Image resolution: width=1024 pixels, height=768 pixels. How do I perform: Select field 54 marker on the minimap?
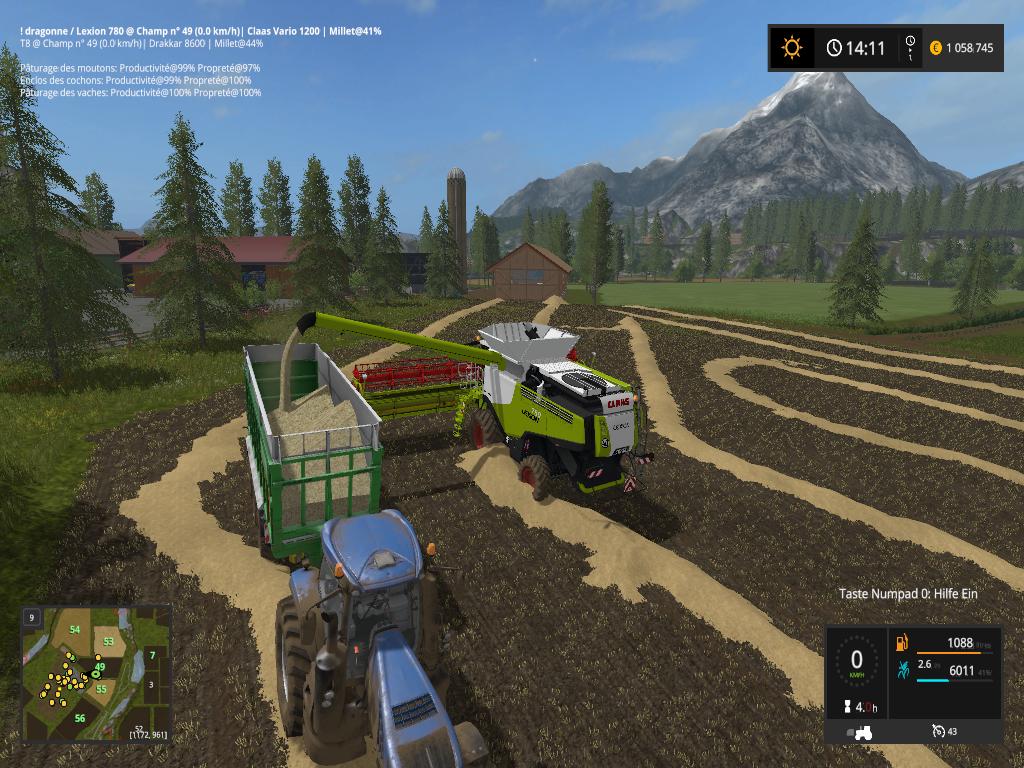coord(75,629)
